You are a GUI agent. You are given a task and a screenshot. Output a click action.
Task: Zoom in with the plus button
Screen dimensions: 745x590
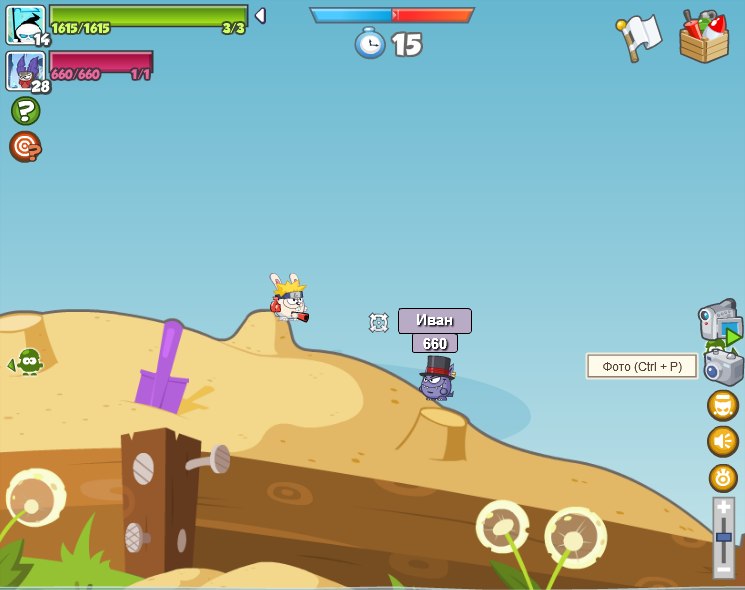coord(723,507)
